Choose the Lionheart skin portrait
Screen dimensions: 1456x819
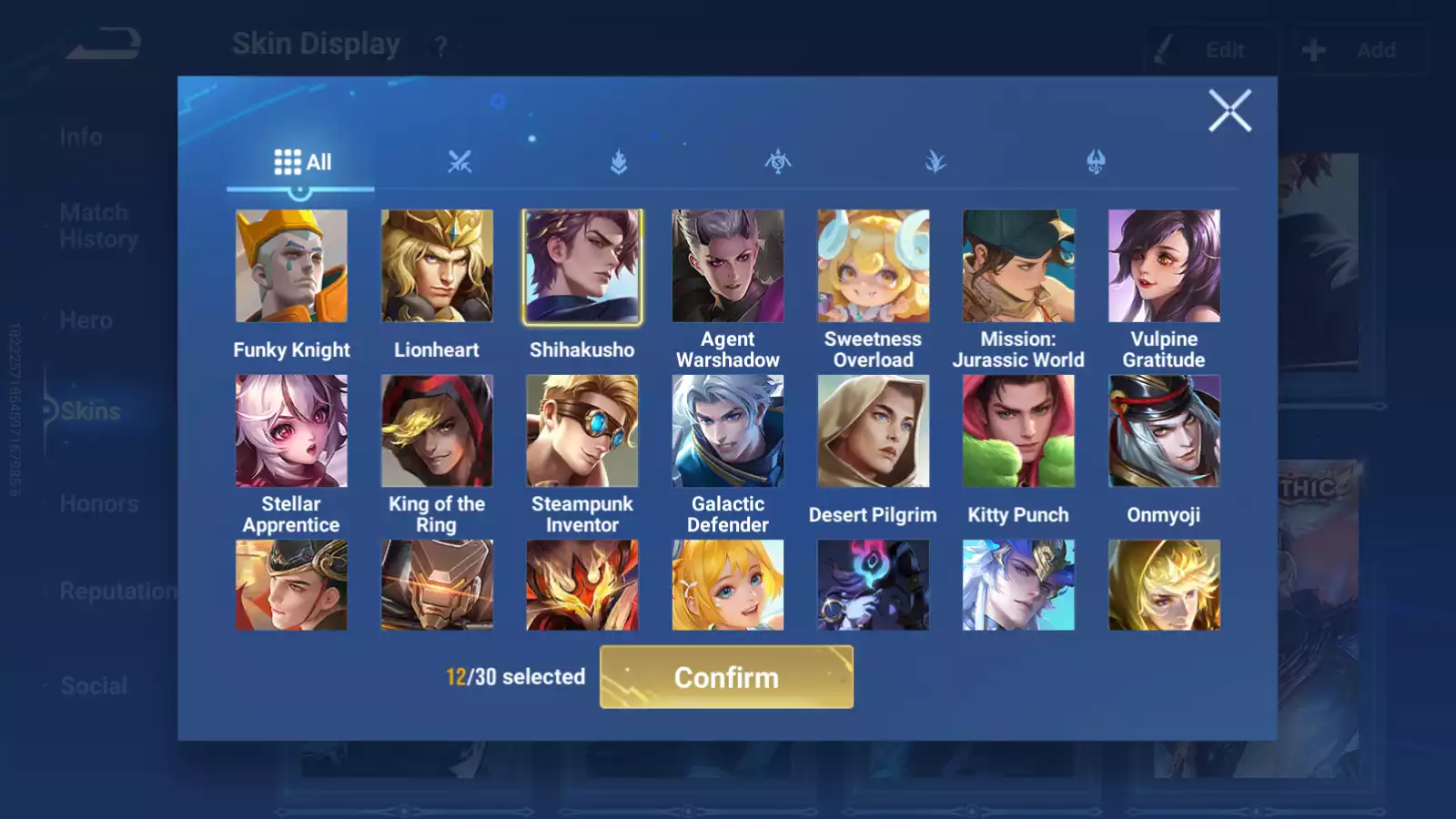437,266
